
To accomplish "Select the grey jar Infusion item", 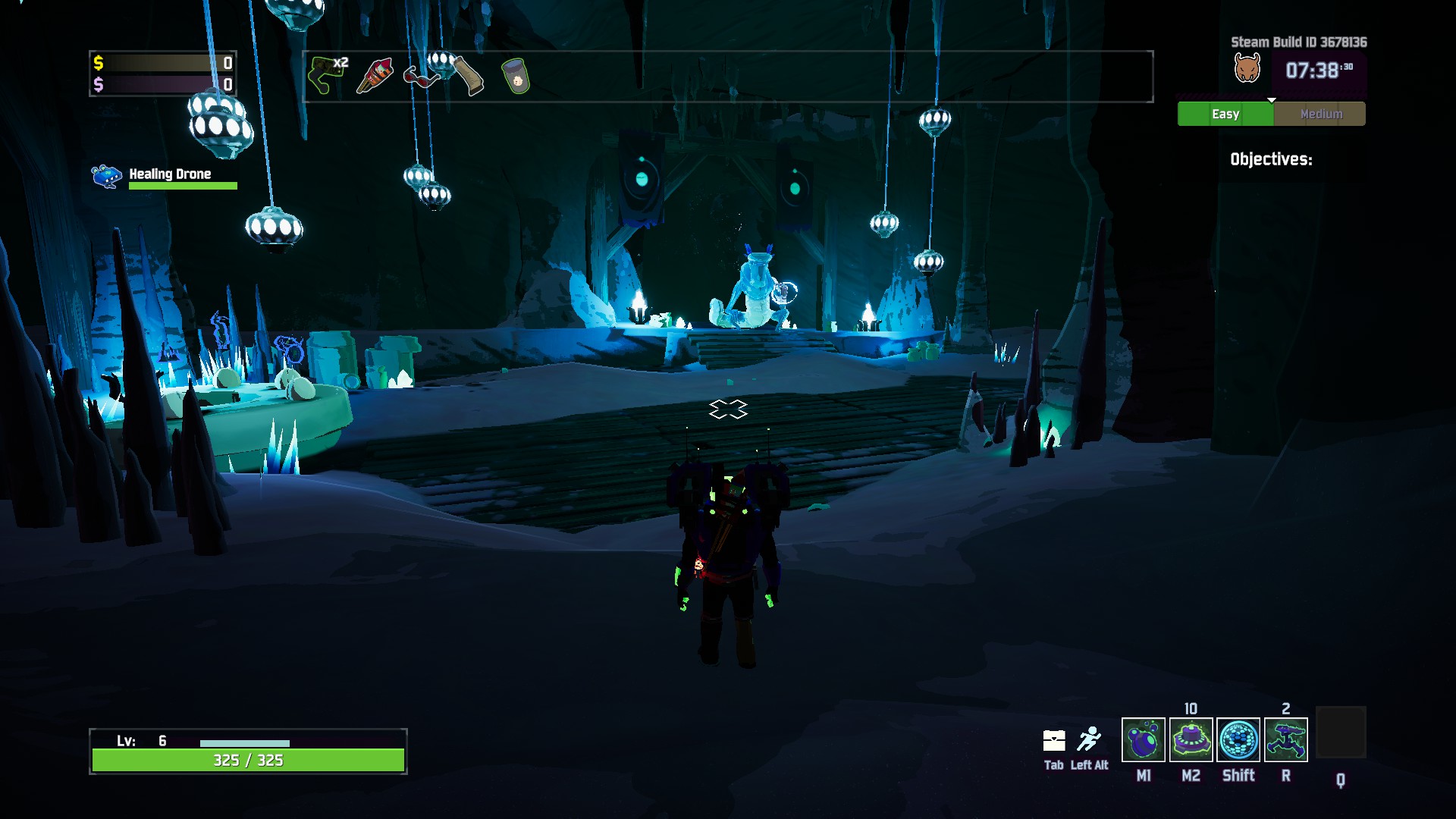I will [x=516, y=77].
